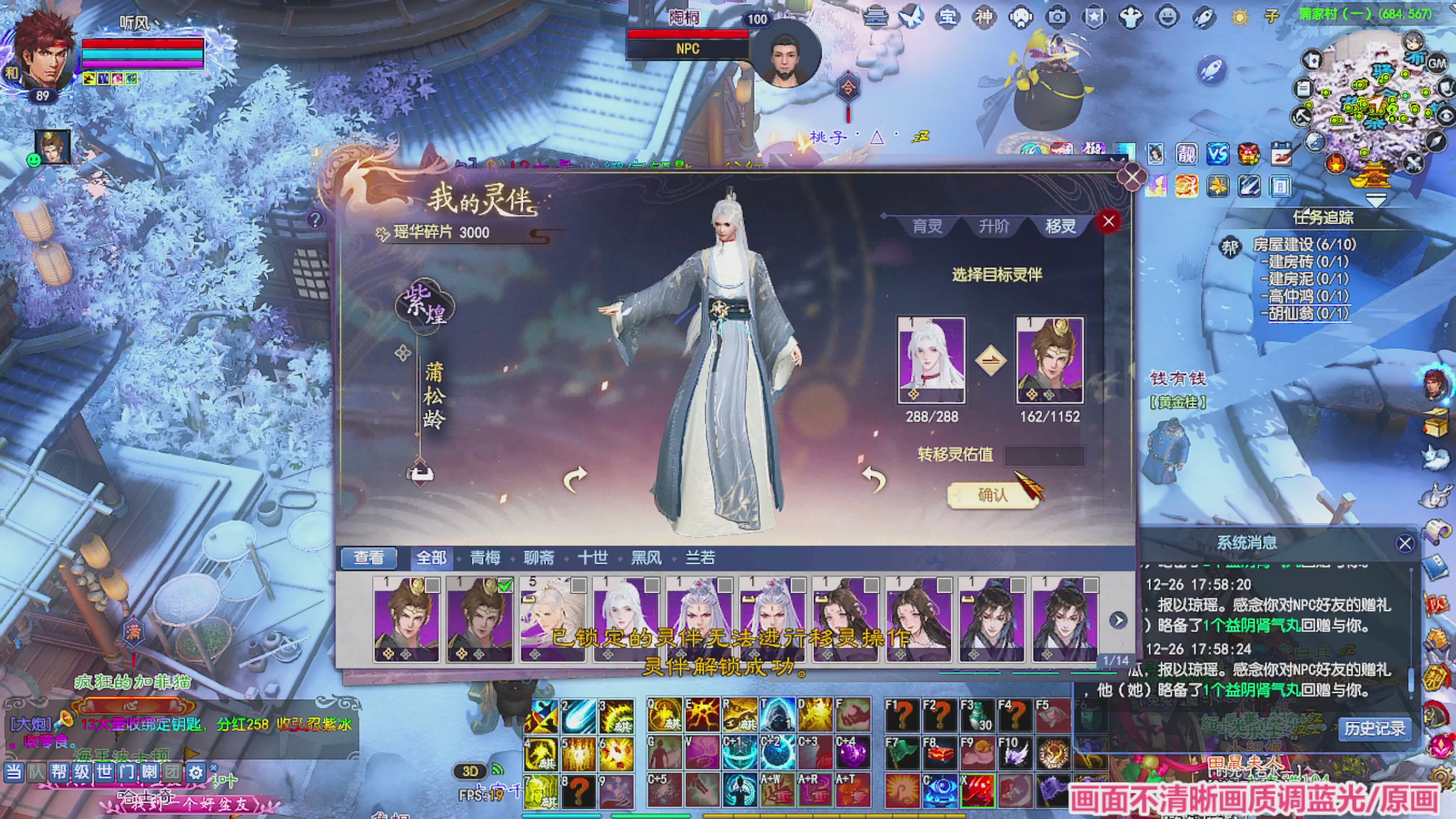Check the box on the first companion thumbnail
This screenshot has height=819, width=1456.
433,586
